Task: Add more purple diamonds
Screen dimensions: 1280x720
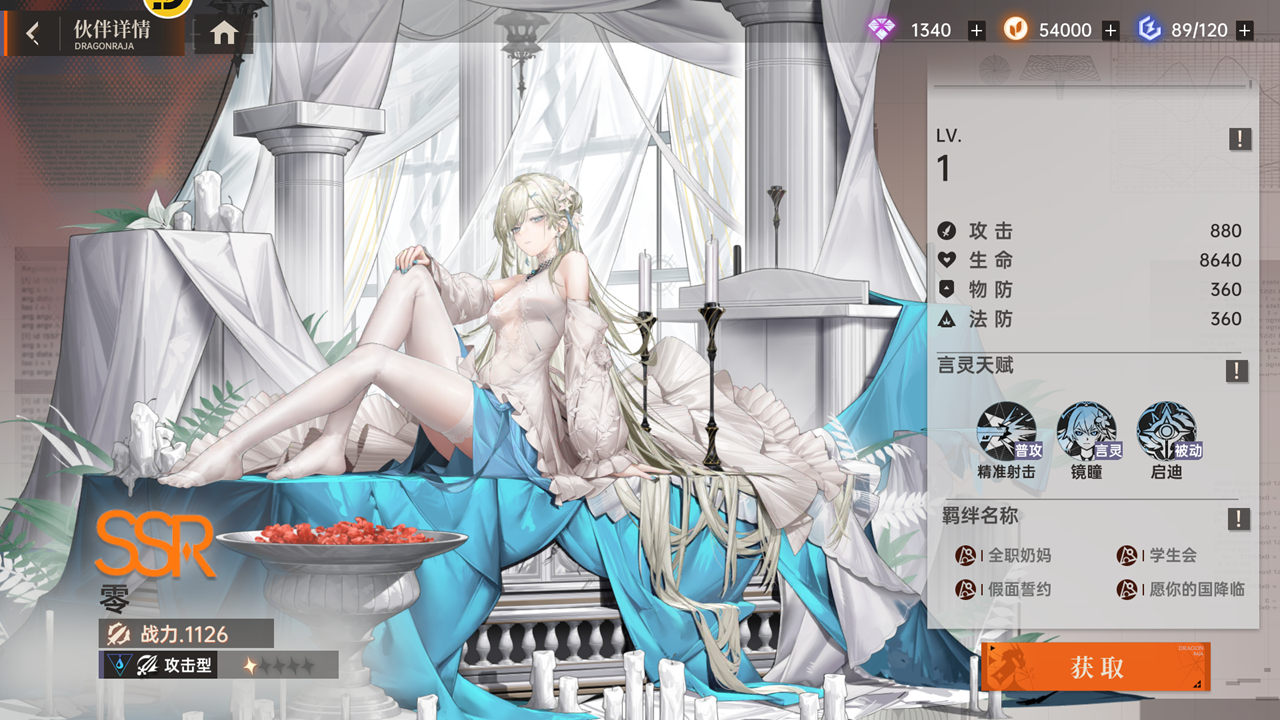Action: pos(977,31)
